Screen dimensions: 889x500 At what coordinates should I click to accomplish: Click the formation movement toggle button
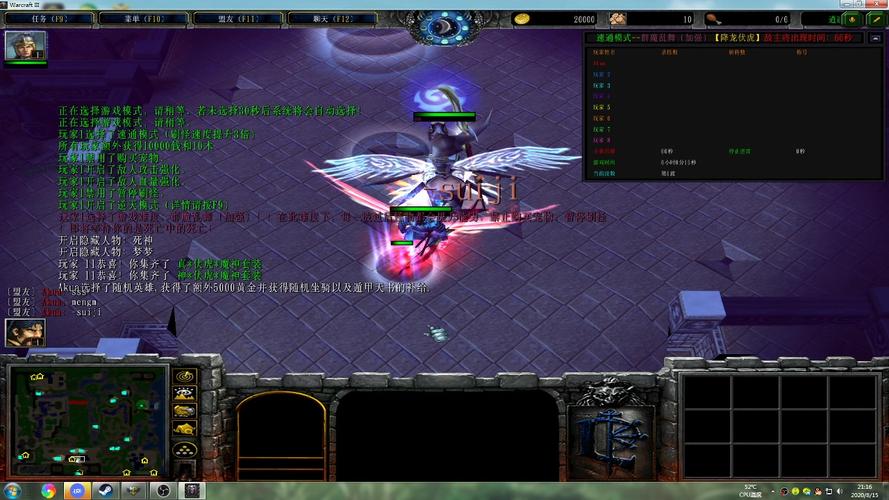point(184,449)
